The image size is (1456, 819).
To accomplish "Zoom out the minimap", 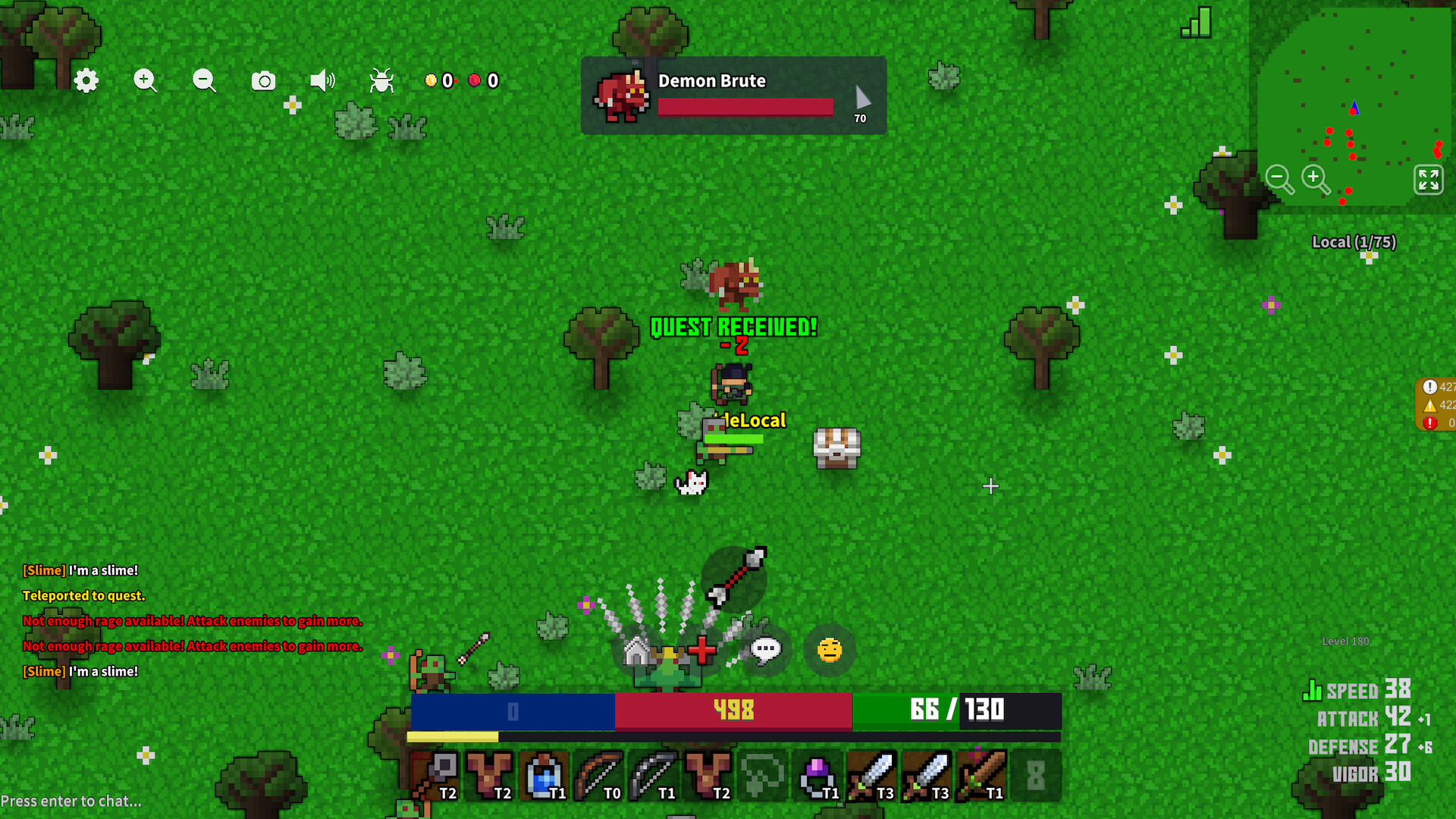I will point(1279,179).
